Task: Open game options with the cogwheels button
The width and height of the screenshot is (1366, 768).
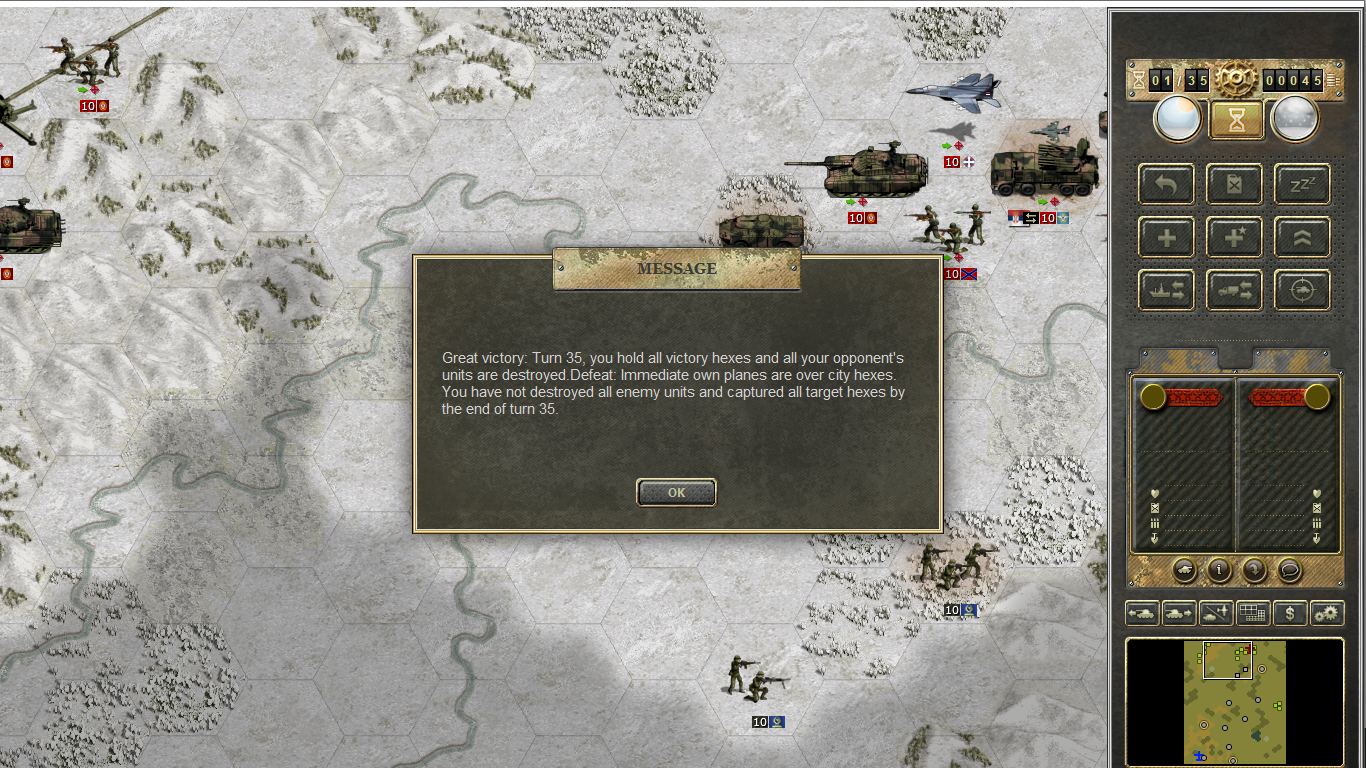Action: 1327,613
